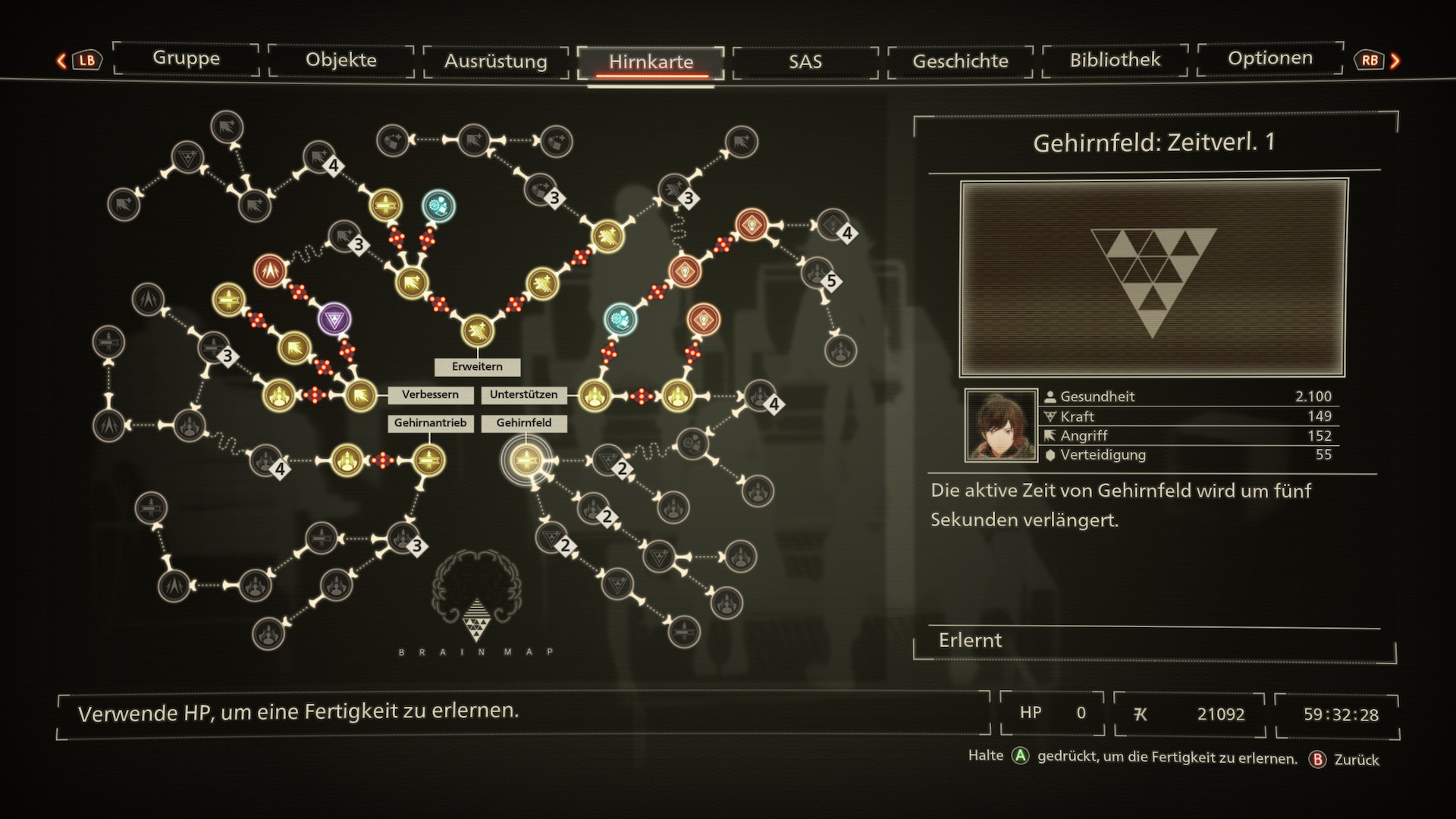Click the right arrow beside the tabs
Screen dimensions: 1456x819
[1395, 61]
